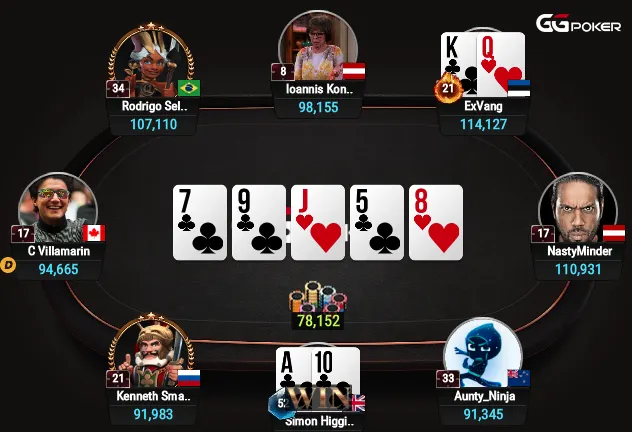This screenshot has height=432, width=632.
Task: Click C Villamarin's player avatar
Action: 58,208
